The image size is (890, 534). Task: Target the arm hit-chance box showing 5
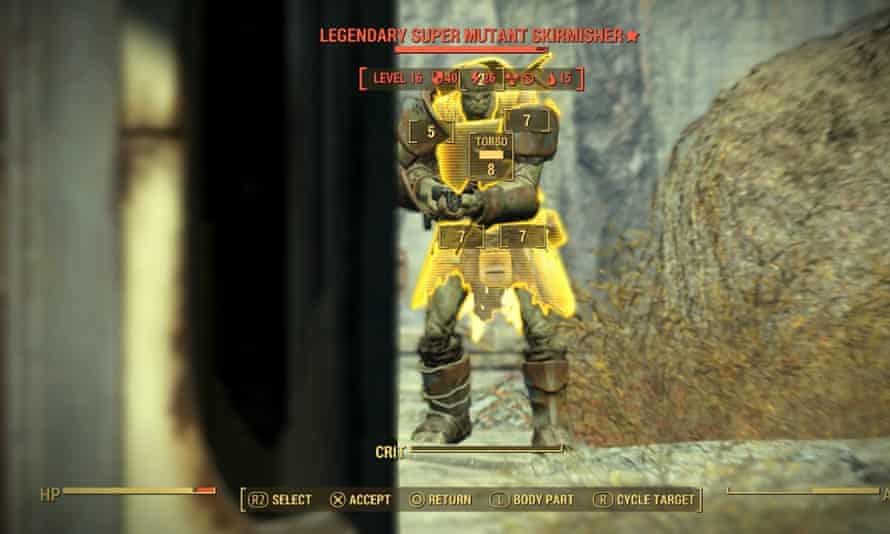pos(430,130)
